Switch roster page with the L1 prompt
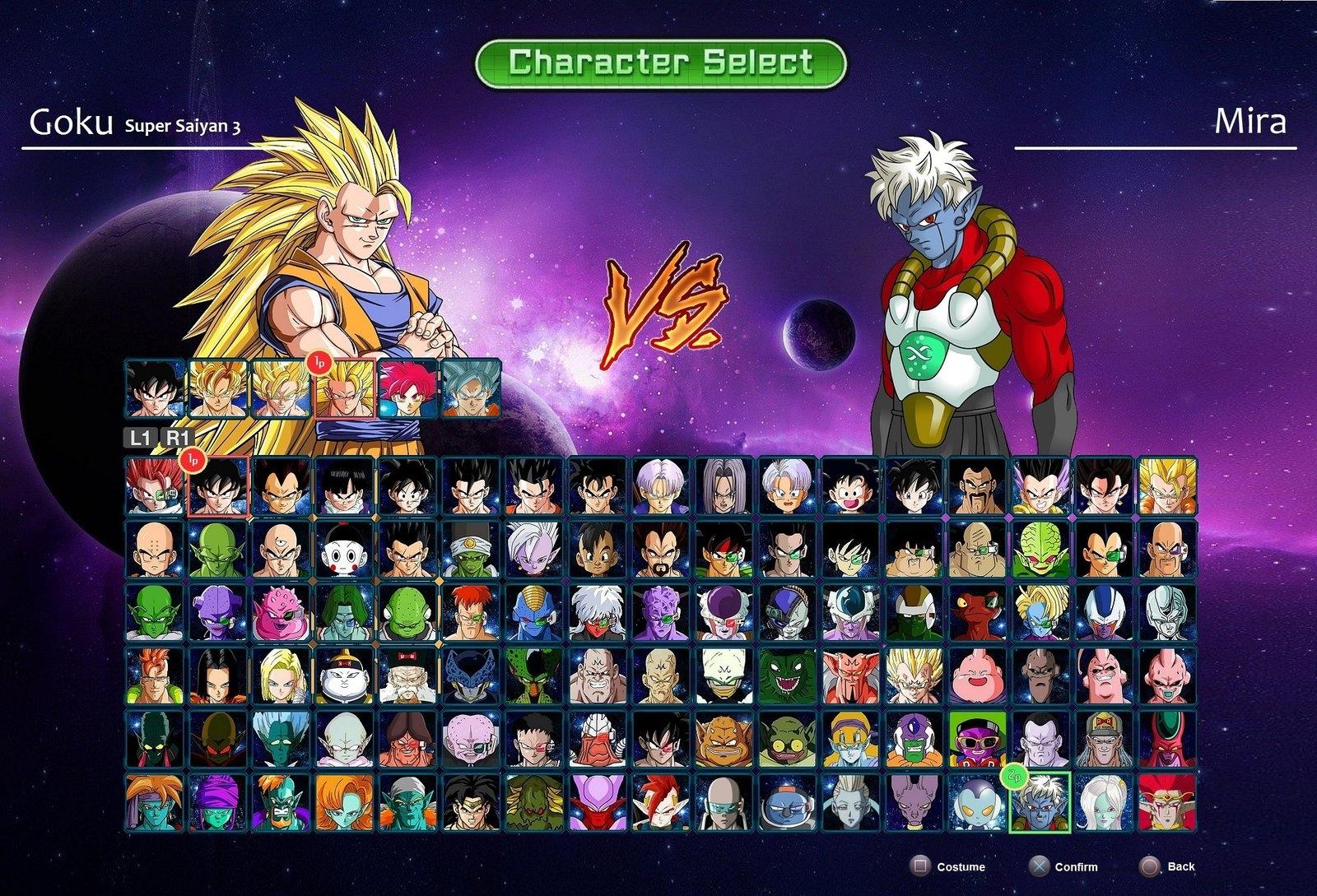The image size is (1317, 896). 137,440
